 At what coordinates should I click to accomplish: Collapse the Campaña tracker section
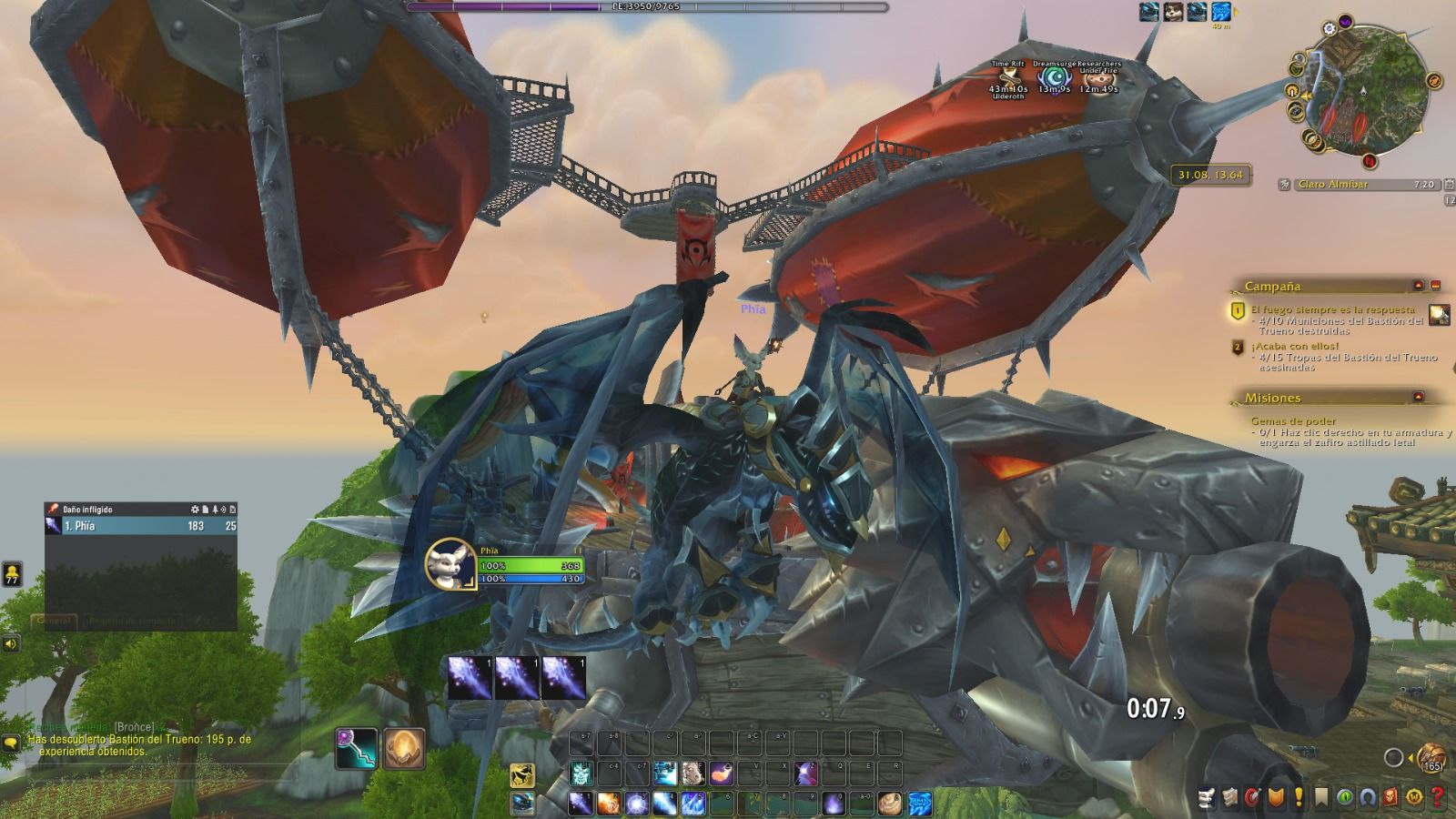point(1418,286)
